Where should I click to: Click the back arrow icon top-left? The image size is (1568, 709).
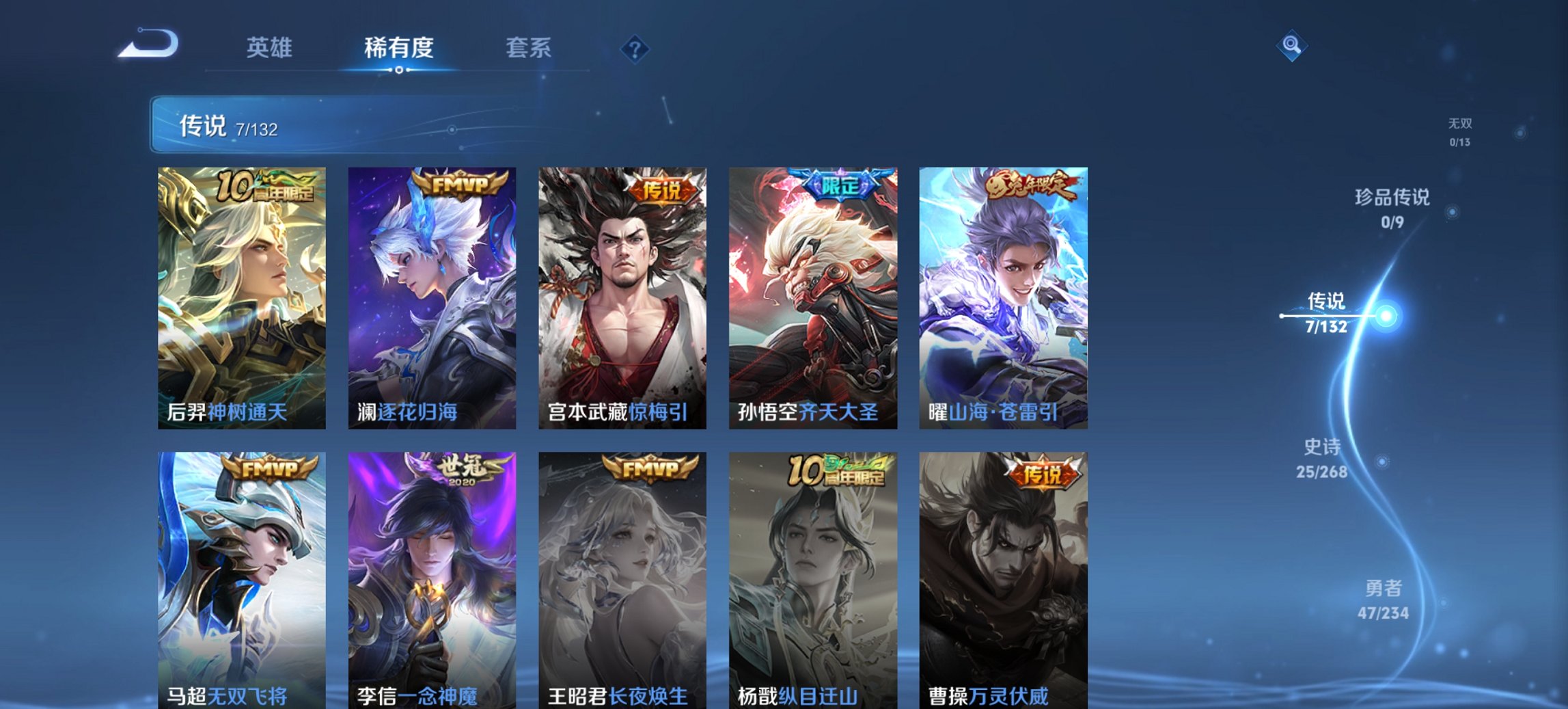147,43
